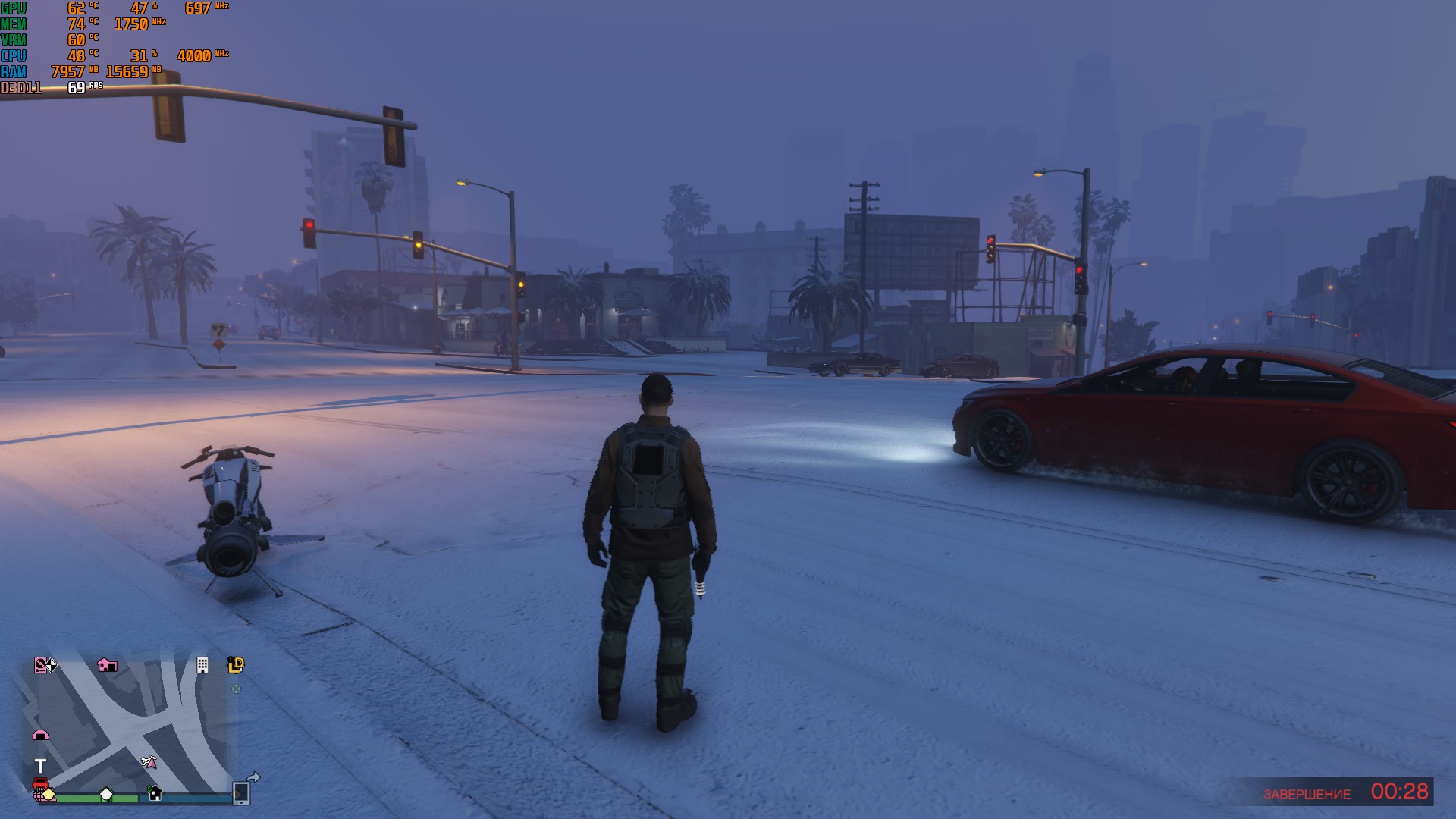Click the pink player arrow on minimap
Screen dimensions: 1456x819
click(149, 761)
